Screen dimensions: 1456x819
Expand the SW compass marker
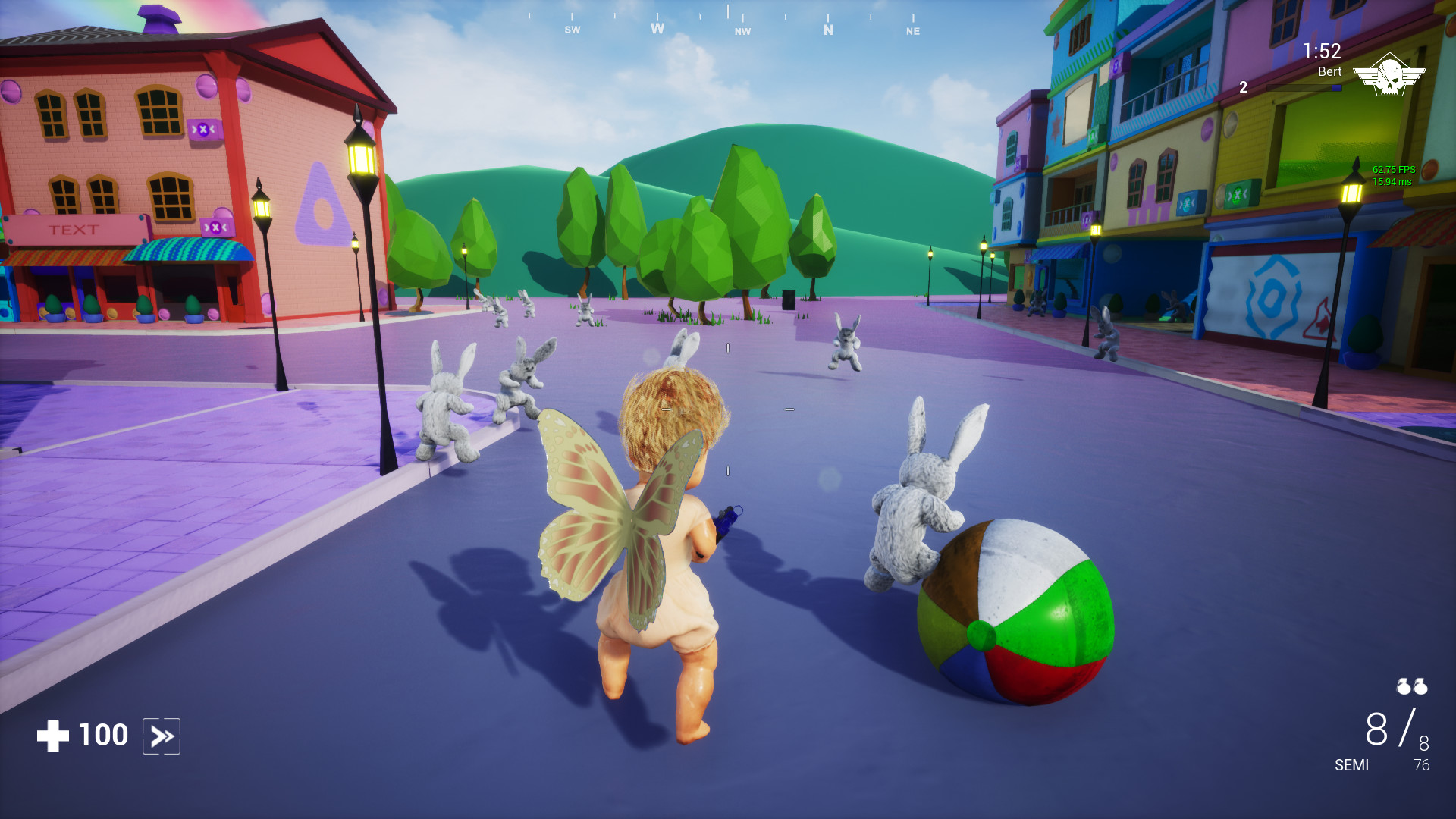[572, 31]
